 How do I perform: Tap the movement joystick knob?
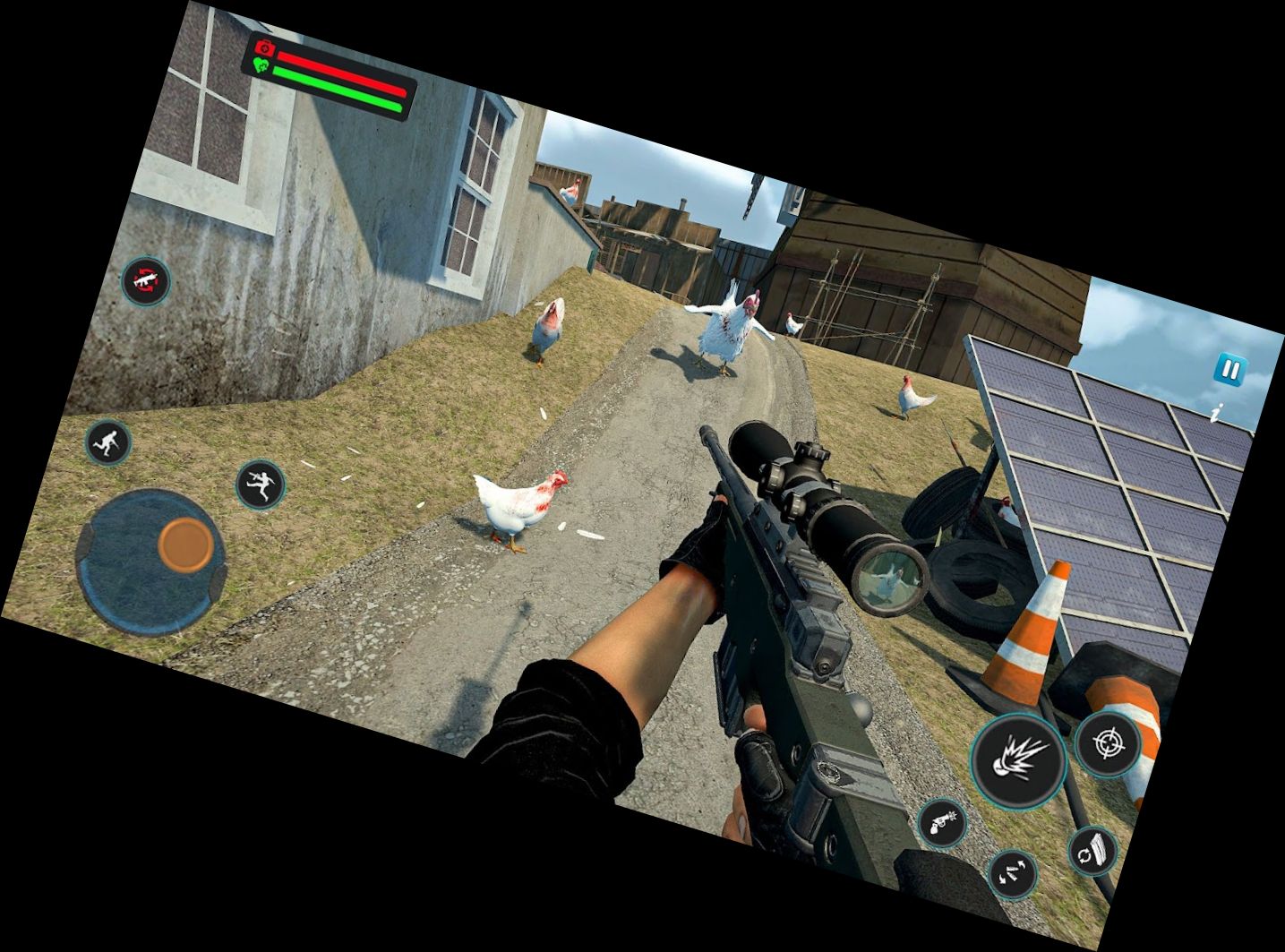point(185,545)
